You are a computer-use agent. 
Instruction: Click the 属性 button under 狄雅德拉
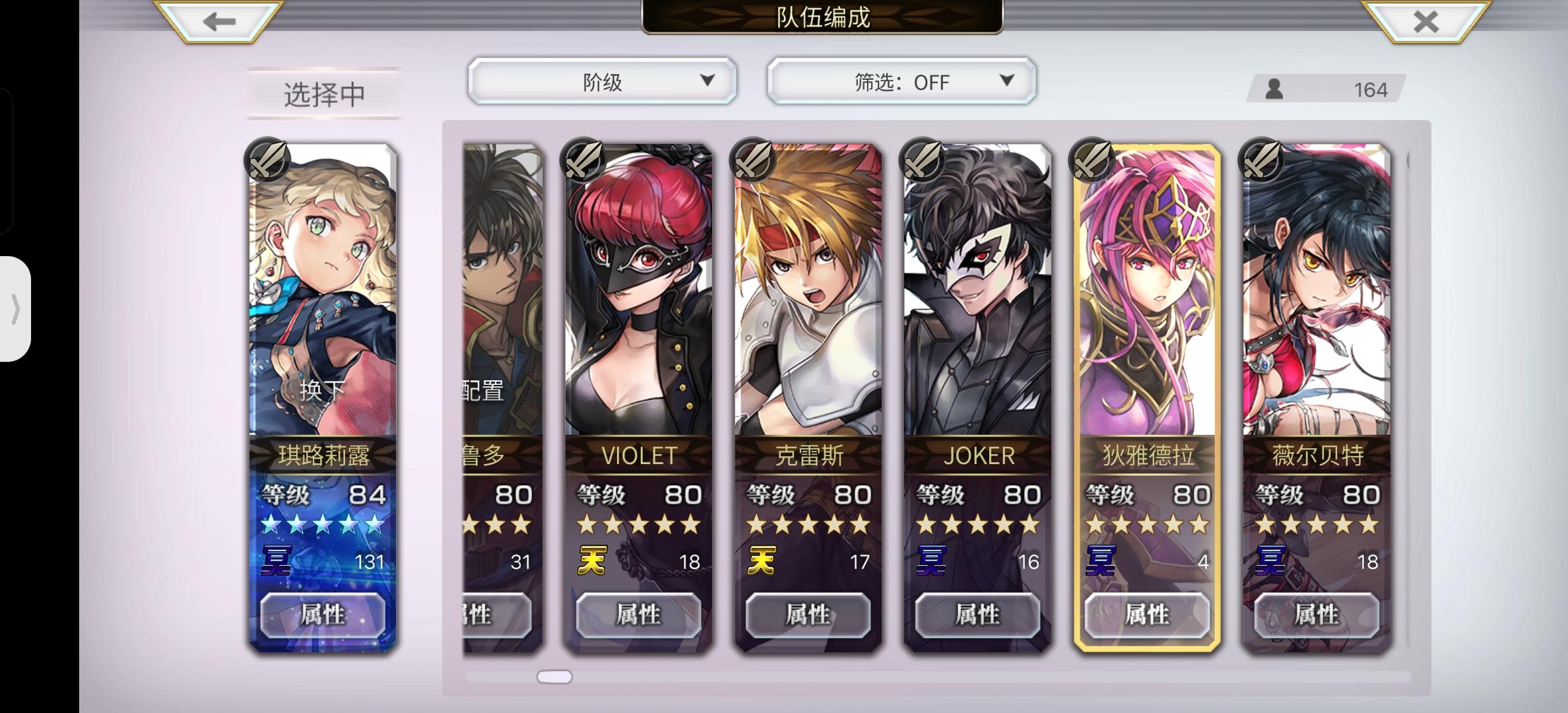coord(1146,615)
